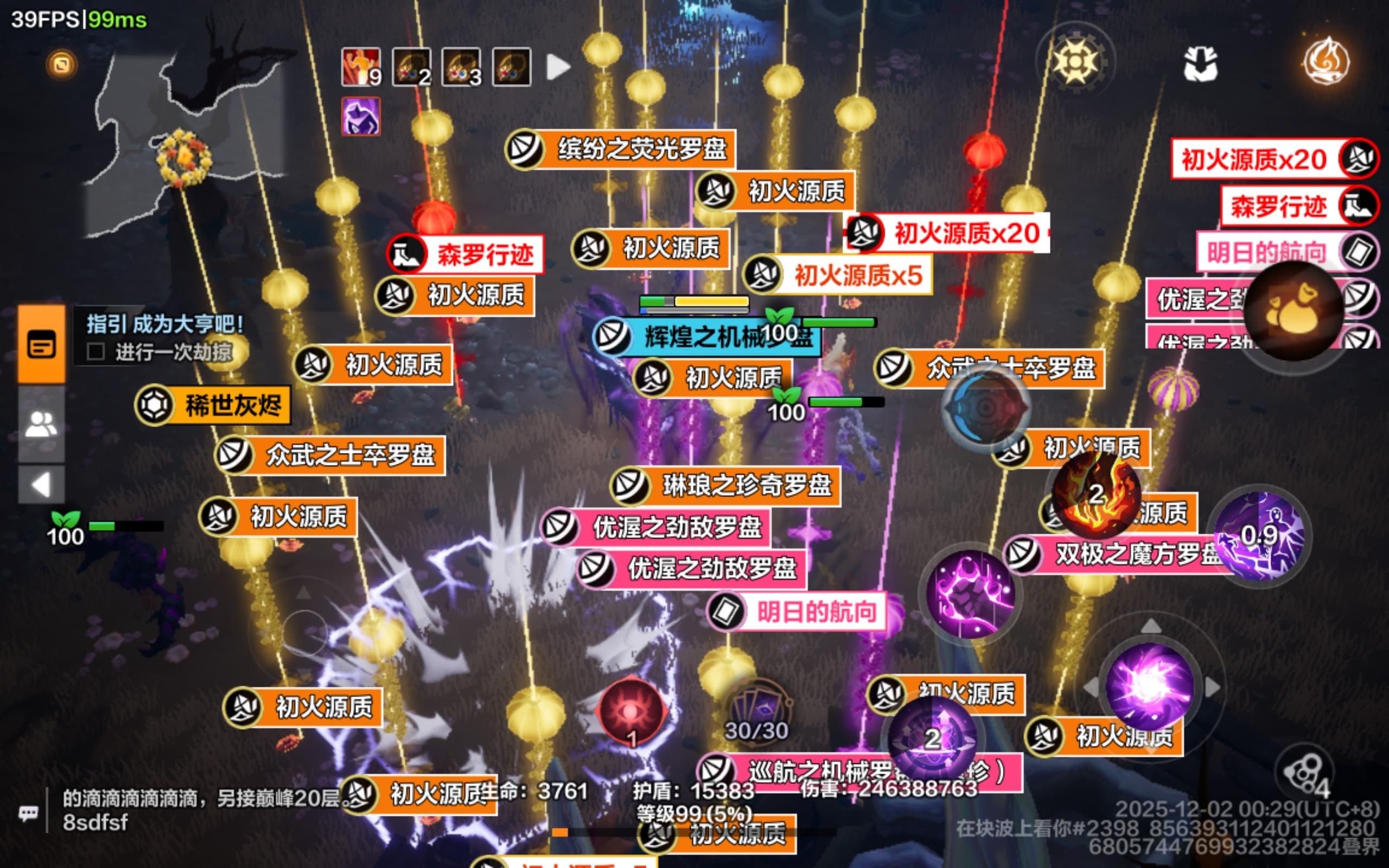Select the red eye skill showing 1
Screen dimensions: 1389x868
[632, 713]
